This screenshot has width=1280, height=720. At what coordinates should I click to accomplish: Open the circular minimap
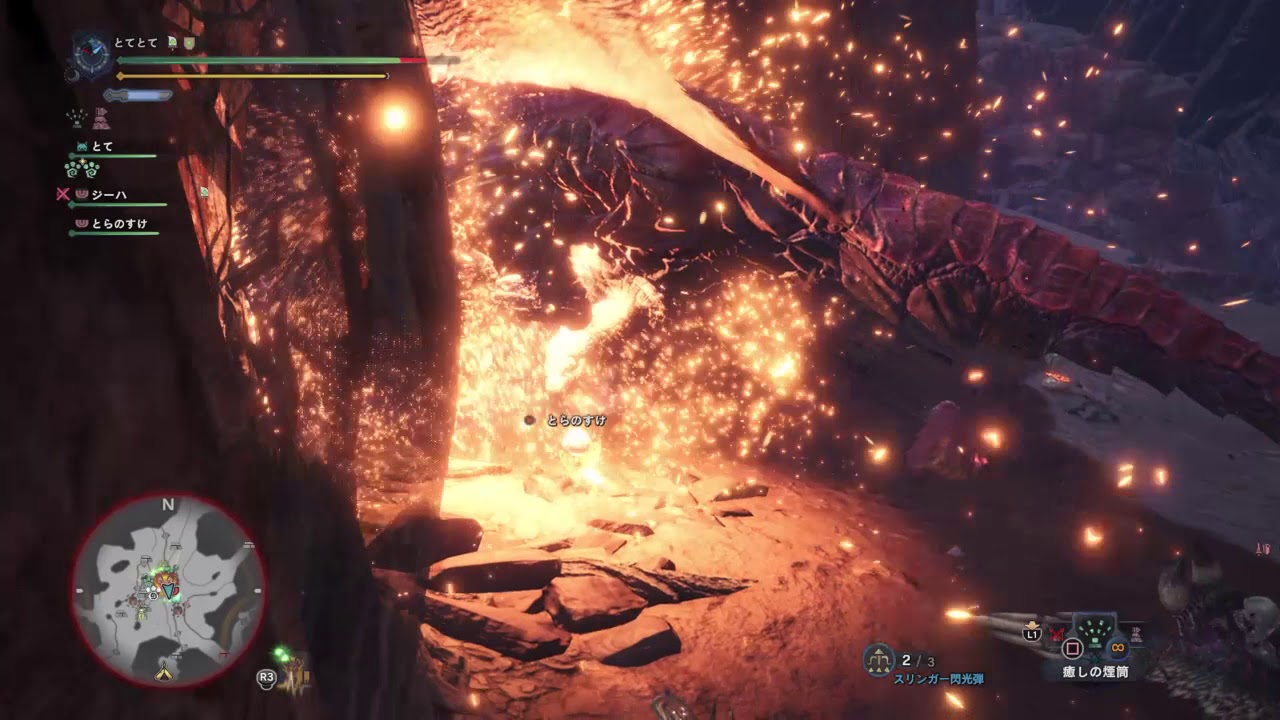click(x=168, y=591)
